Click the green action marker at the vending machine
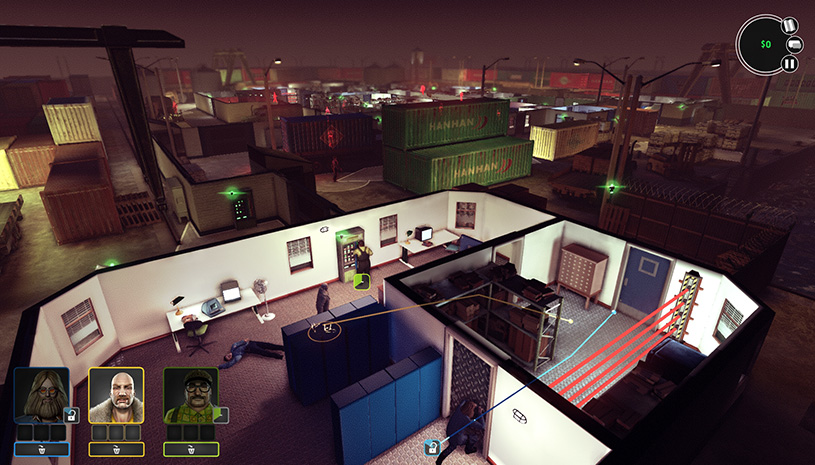Image resolution: width=815 pixels, height=465 pixels. point(363,282)
